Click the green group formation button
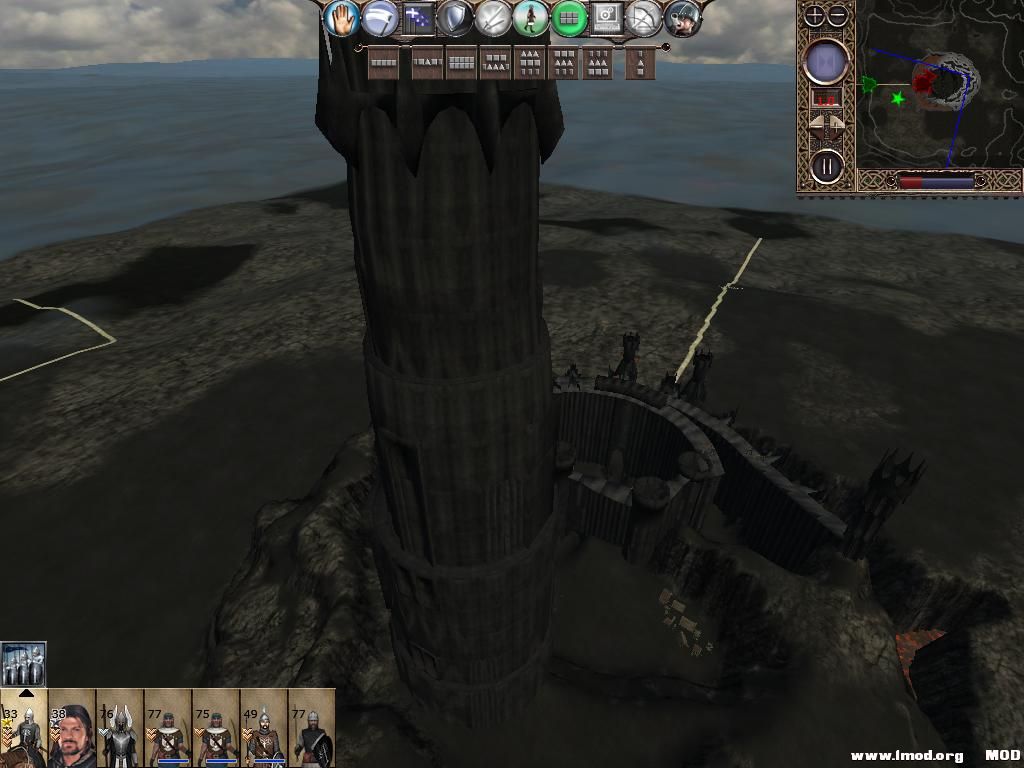Image resolution: width=1024 pixels, height=768 pixels. click(569, 18)
